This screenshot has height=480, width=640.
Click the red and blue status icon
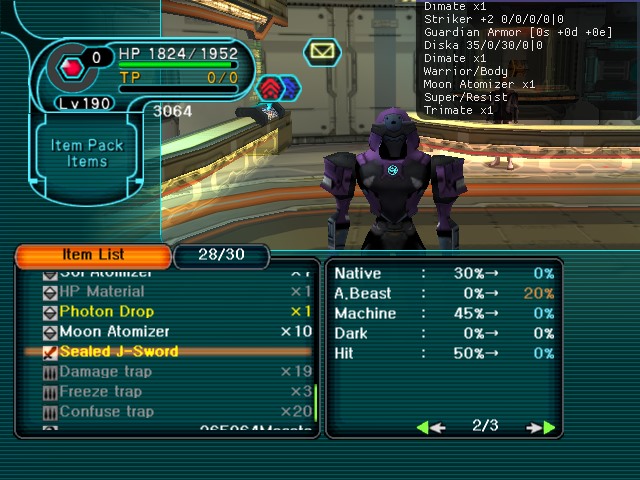tap(277, 89)
